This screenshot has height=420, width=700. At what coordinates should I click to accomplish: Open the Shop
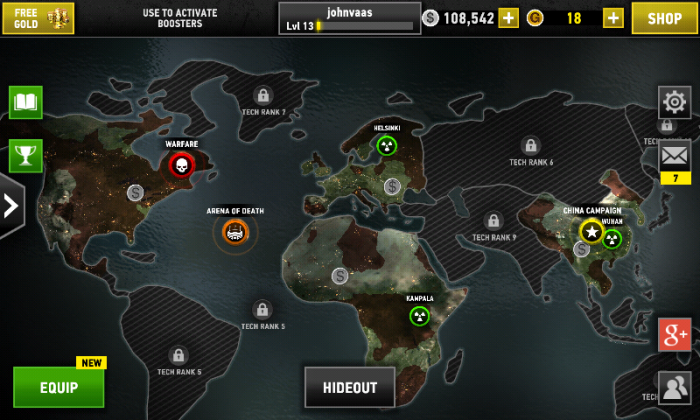(x=664, y=18)
